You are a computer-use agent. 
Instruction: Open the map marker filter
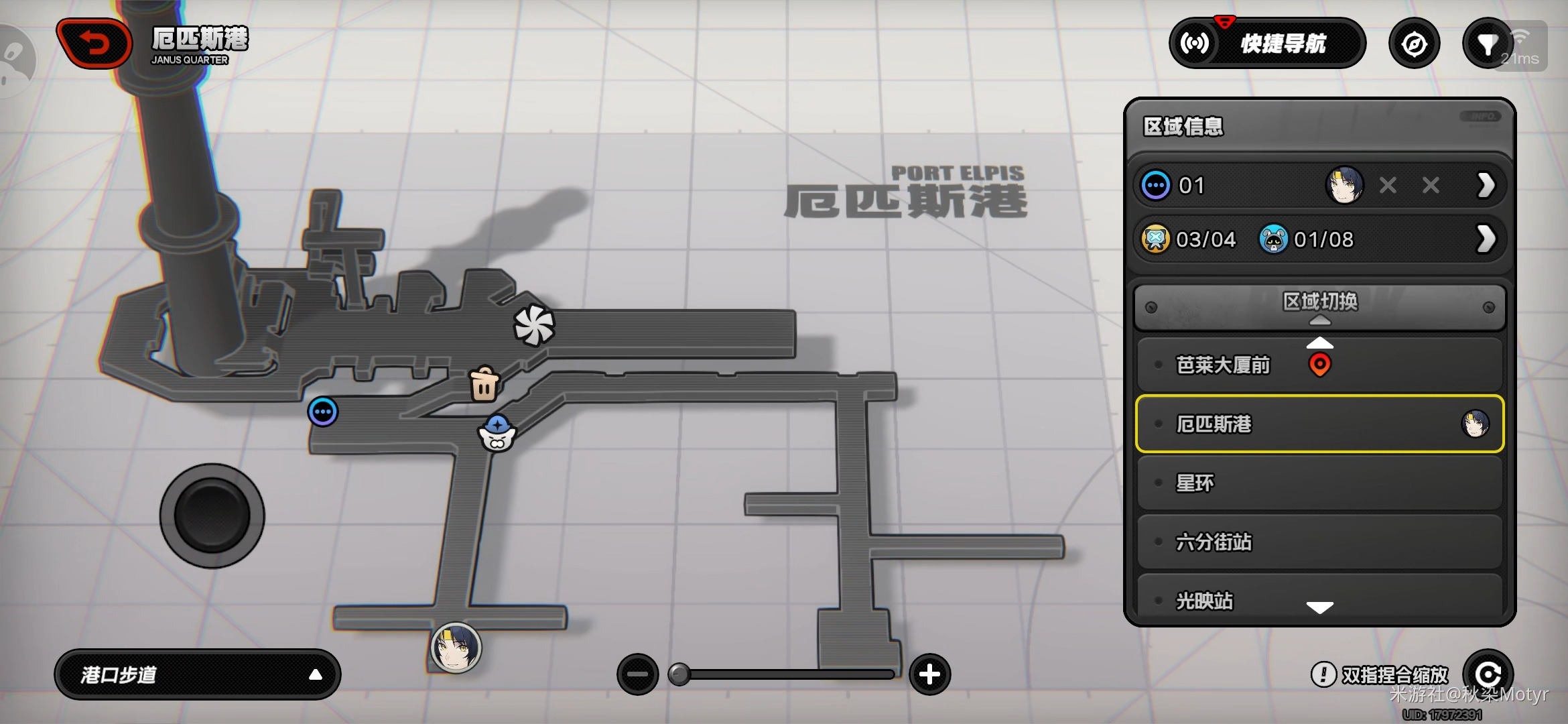[x=1487, y=44]
